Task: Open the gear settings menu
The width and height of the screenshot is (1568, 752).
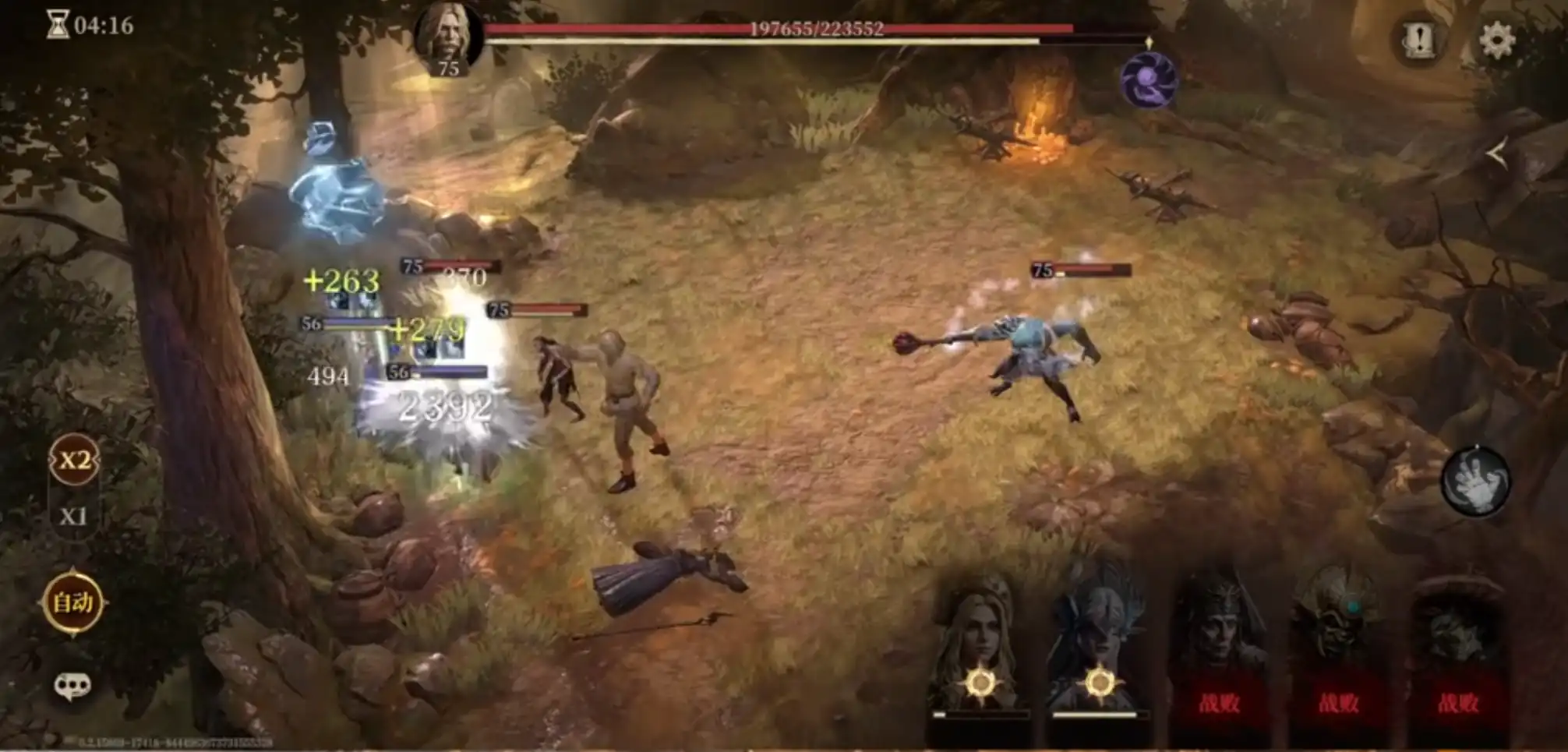Action: pyautogui.click(x=1497, y=40)
